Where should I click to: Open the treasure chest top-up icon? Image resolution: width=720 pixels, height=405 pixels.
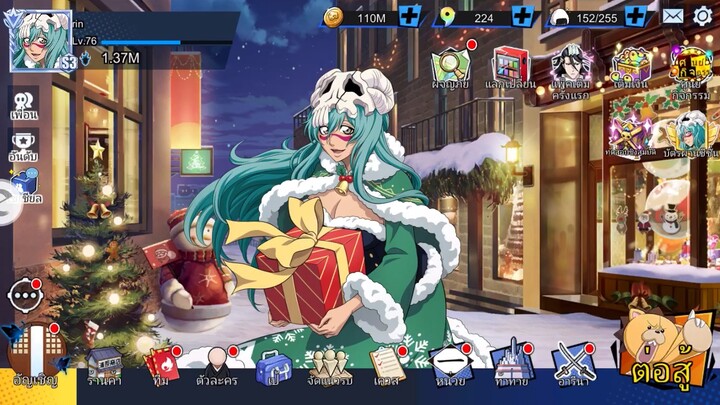pos(632,68)
